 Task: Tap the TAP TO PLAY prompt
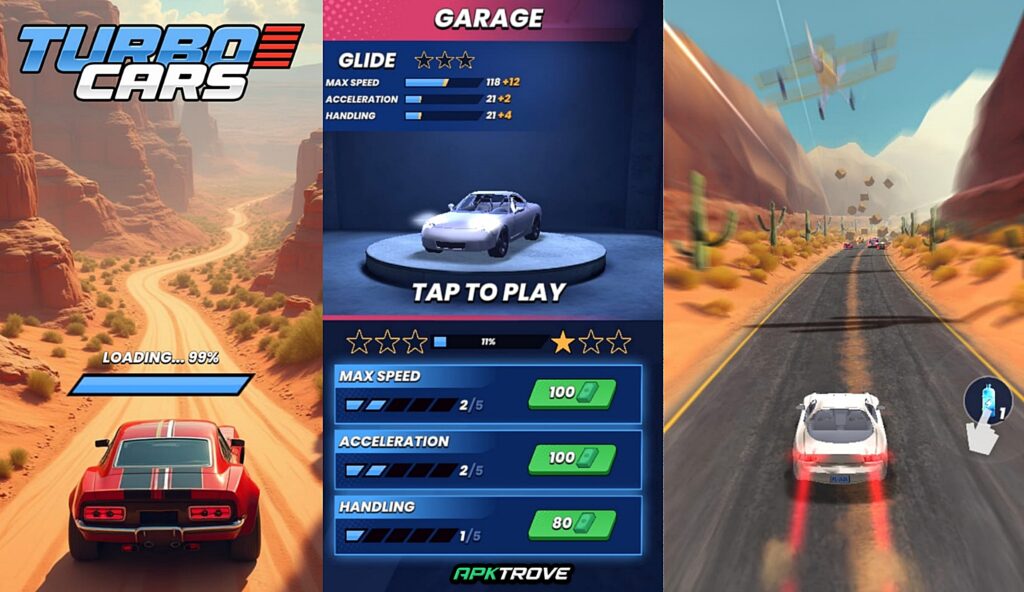coord(489,292)
